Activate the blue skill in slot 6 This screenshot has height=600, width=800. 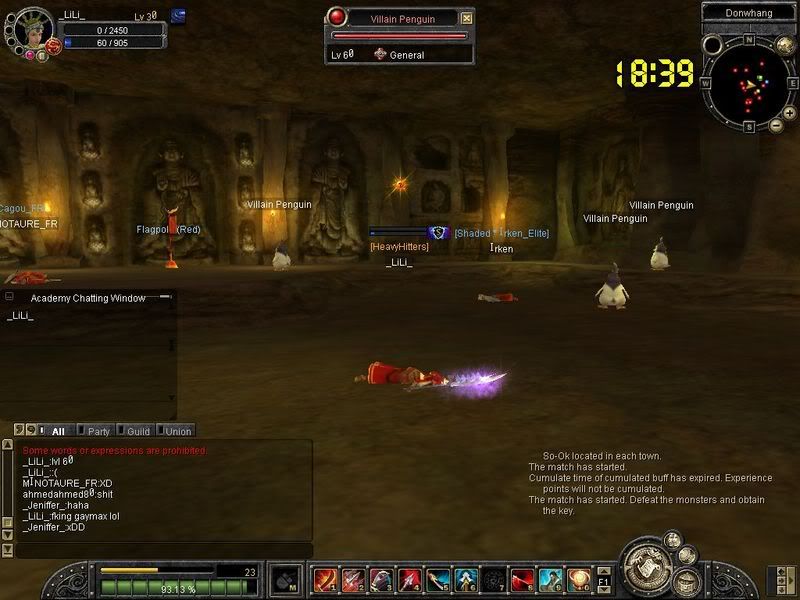[467, 579]
